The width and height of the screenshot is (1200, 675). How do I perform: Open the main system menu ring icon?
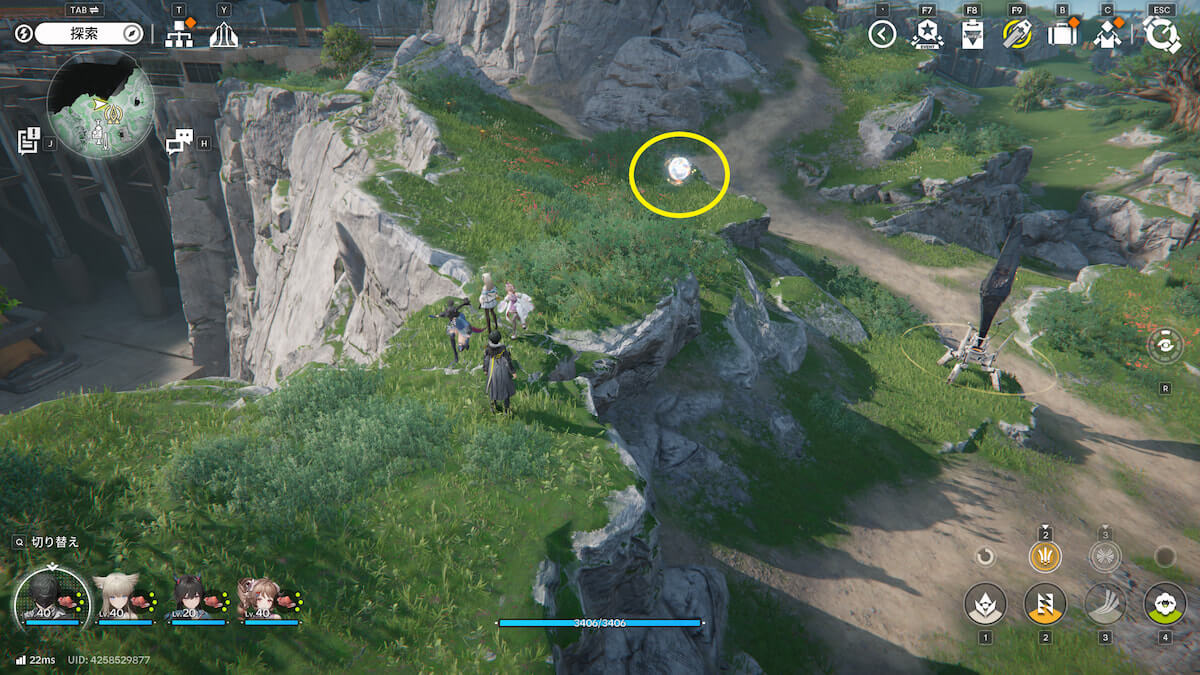pyautogui.click(x=1162, y=34)
